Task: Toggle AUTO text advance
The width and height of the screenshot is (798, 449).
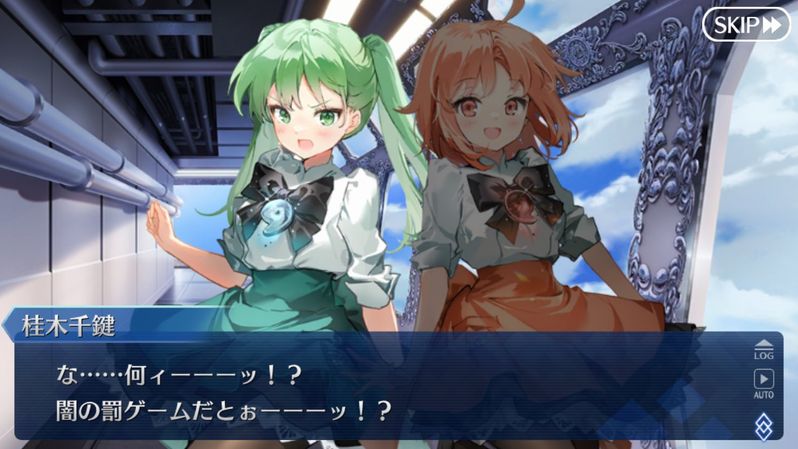Action: click(x=763, y=383)
